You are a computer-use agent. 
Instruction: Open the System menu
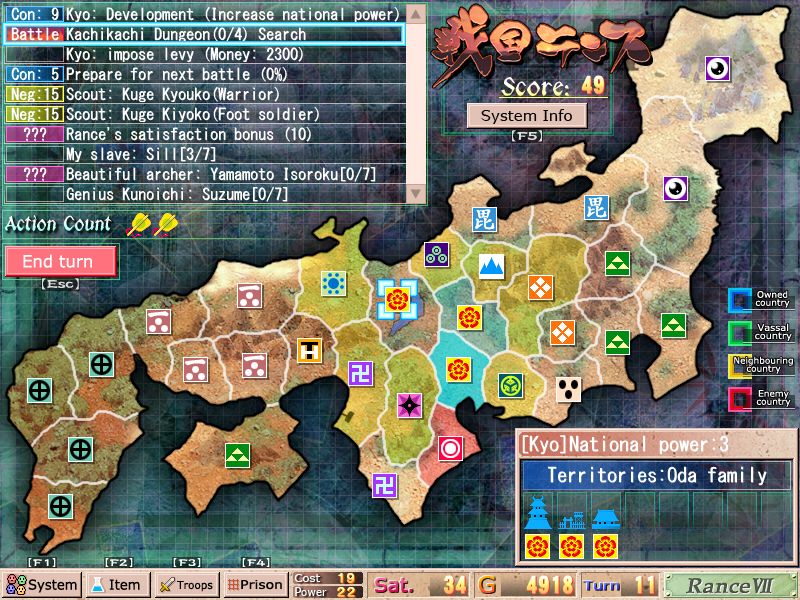[x=41, y=585]
